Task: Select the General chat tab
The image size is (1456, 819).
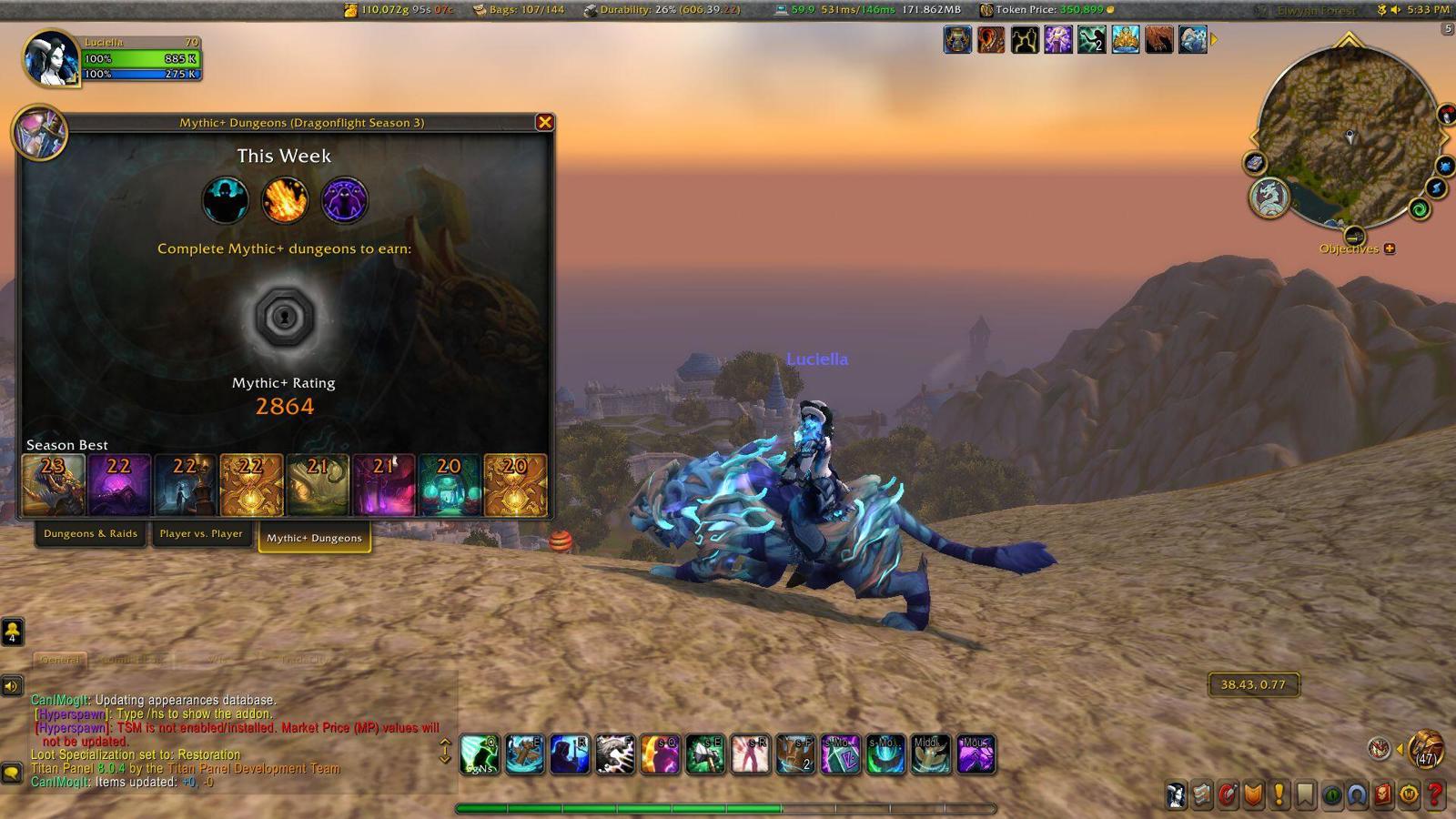Action: (x=60, y=660)
